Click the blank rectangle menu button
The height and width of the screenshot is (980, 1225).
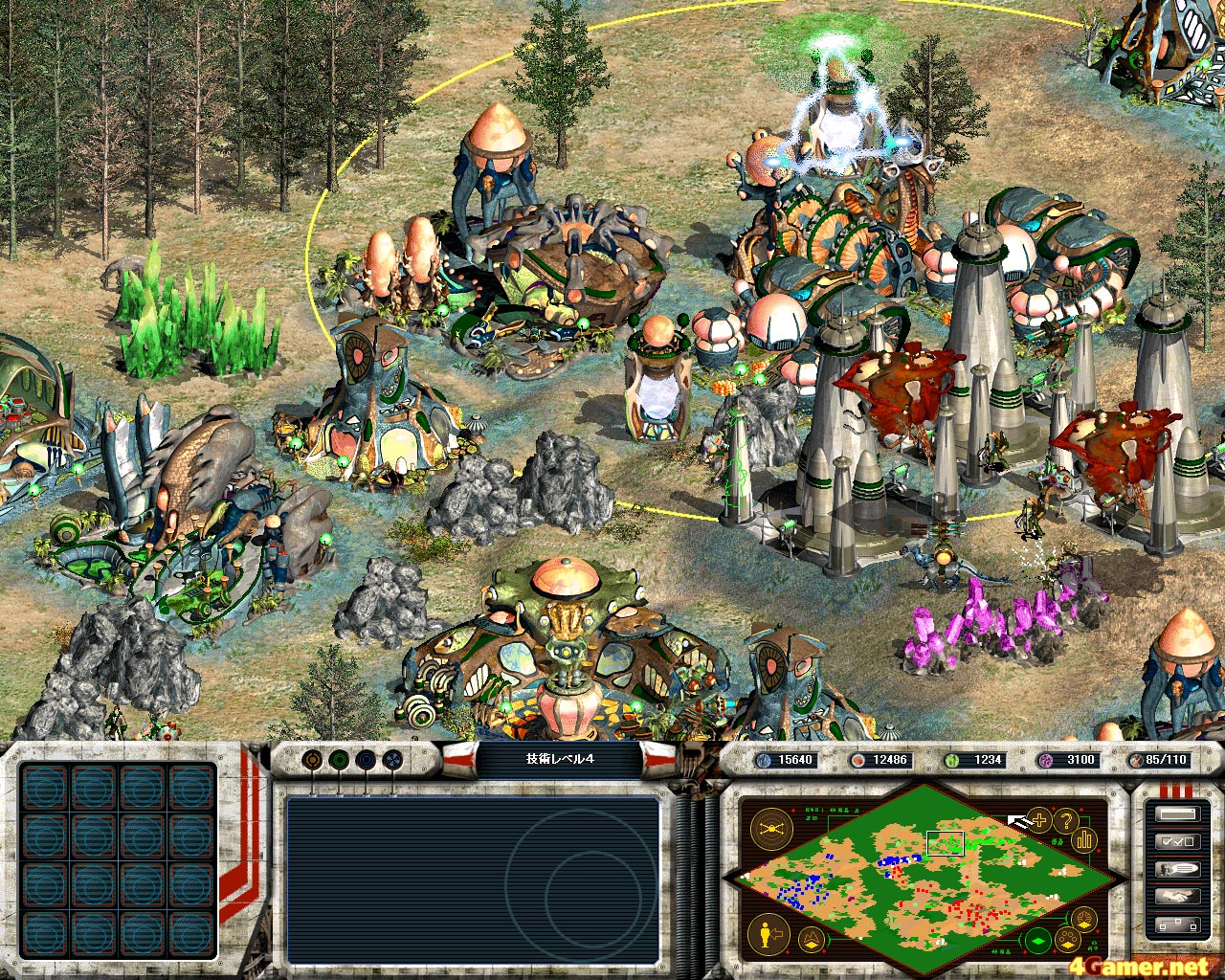click(1176, 814)
